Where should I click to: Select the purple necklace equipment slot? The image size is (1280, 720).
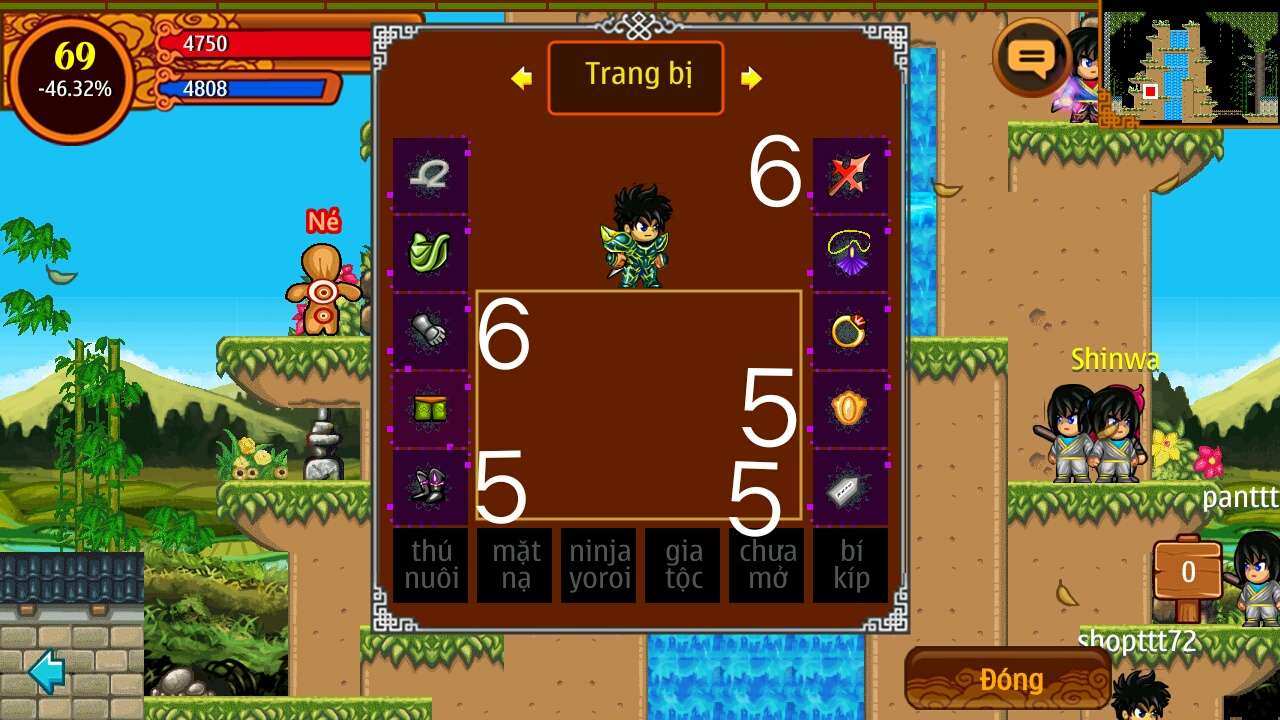pyautogui.click(x=850, y=253)
